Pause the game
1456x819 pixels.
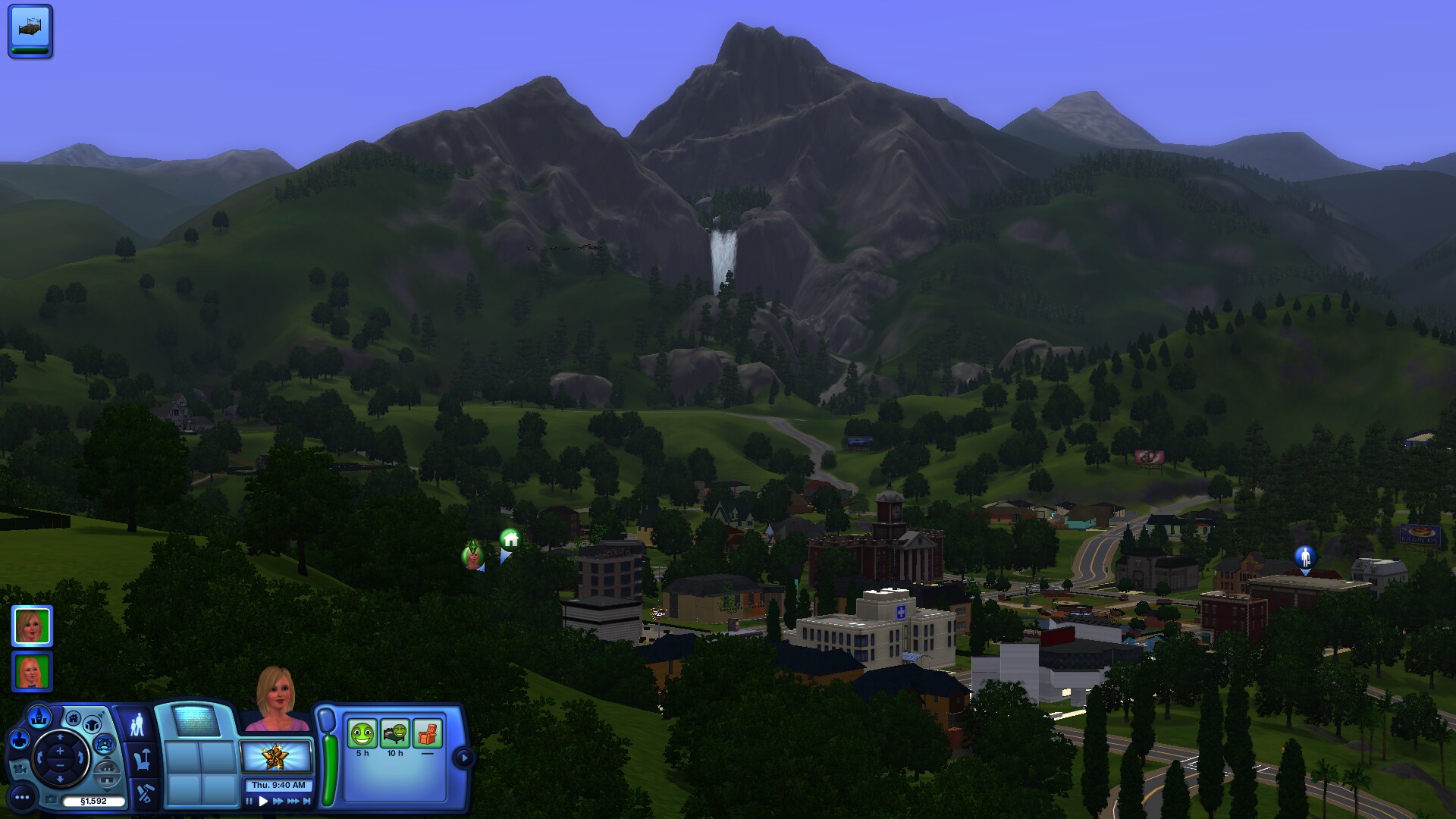[x=249, y=802]
